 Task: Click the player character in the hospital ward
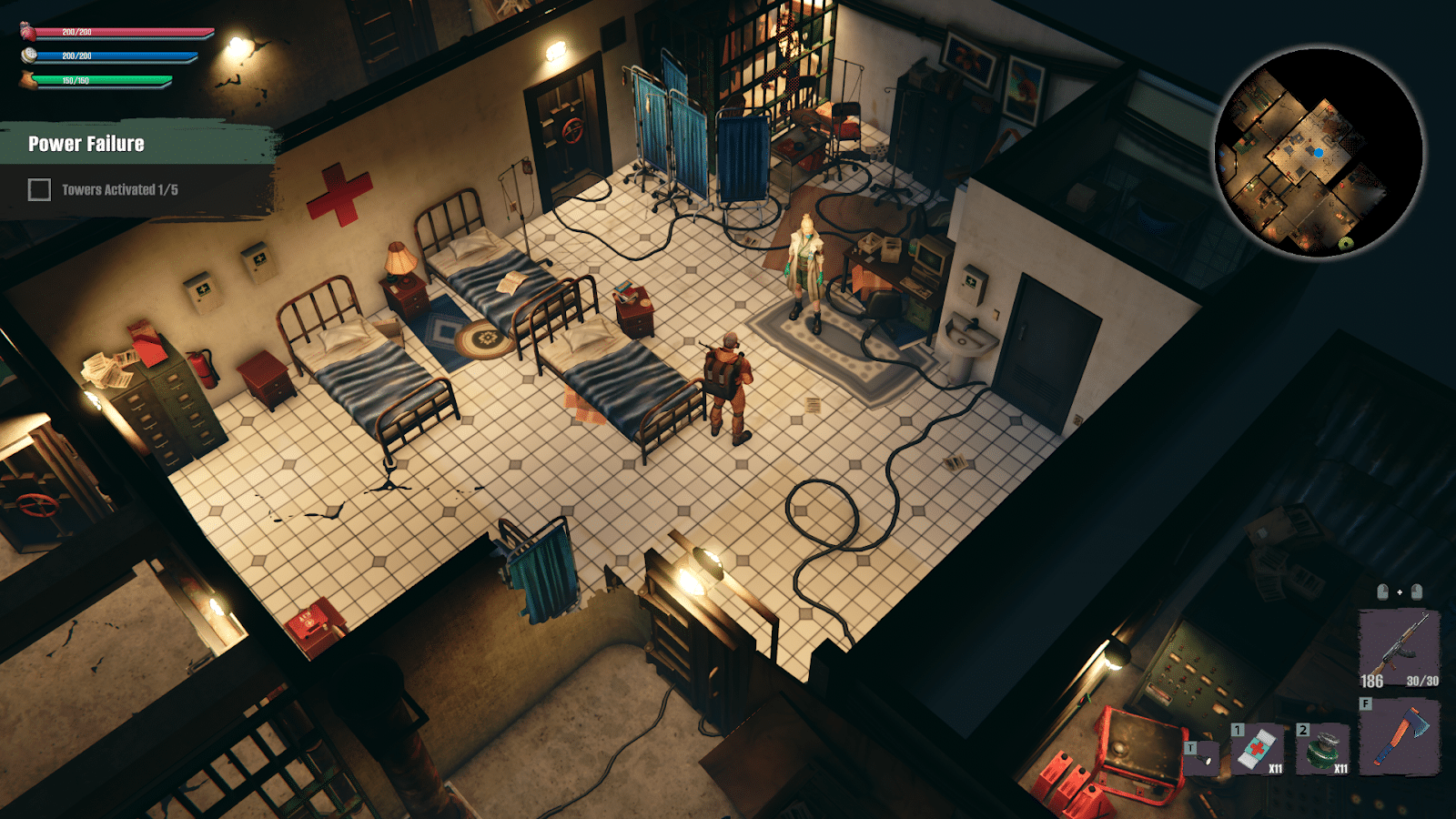click(x=728, y=382)
